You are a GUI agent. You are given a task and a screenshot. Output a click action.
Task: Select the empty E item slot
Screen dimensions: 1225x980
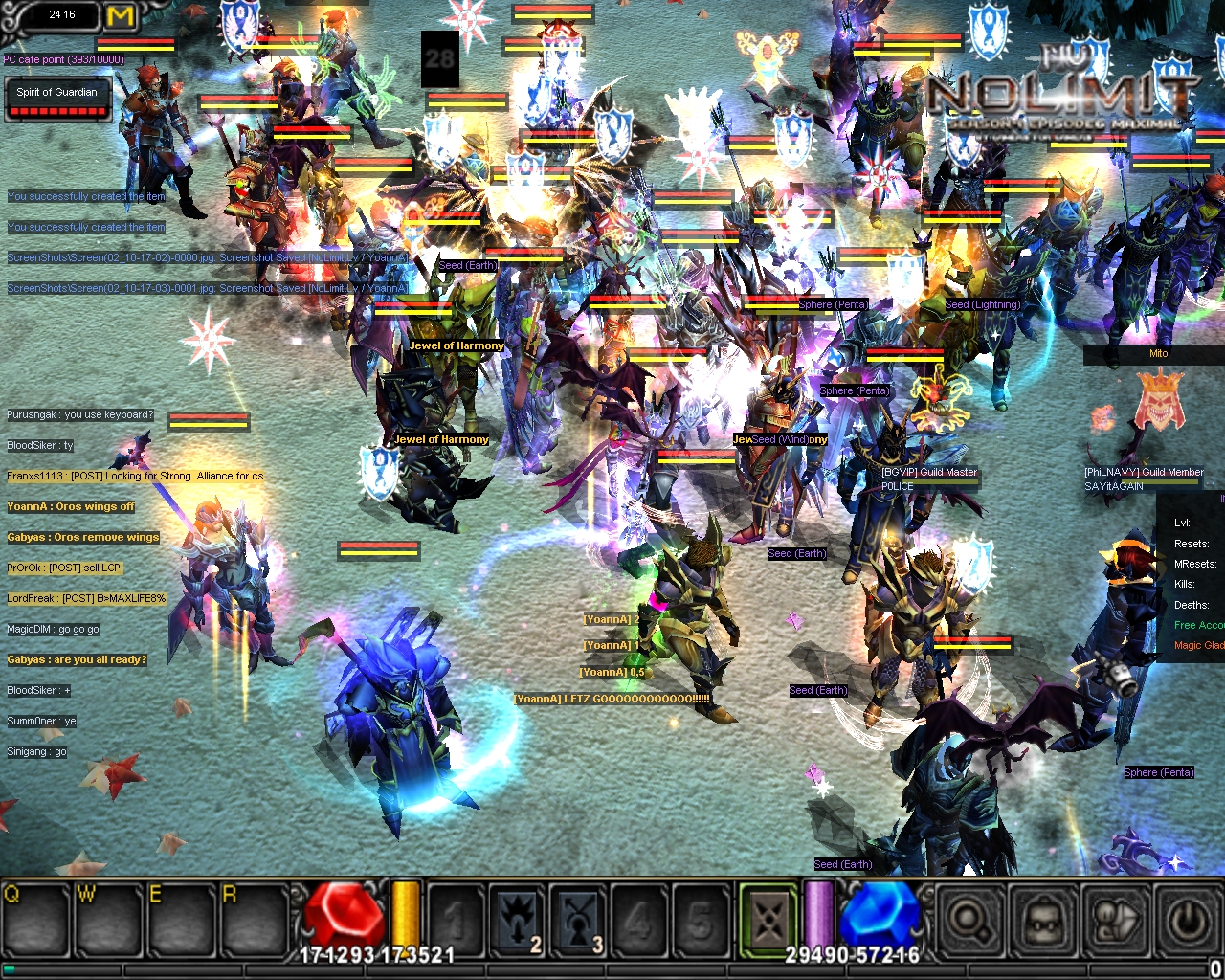(x=181, y=921)
